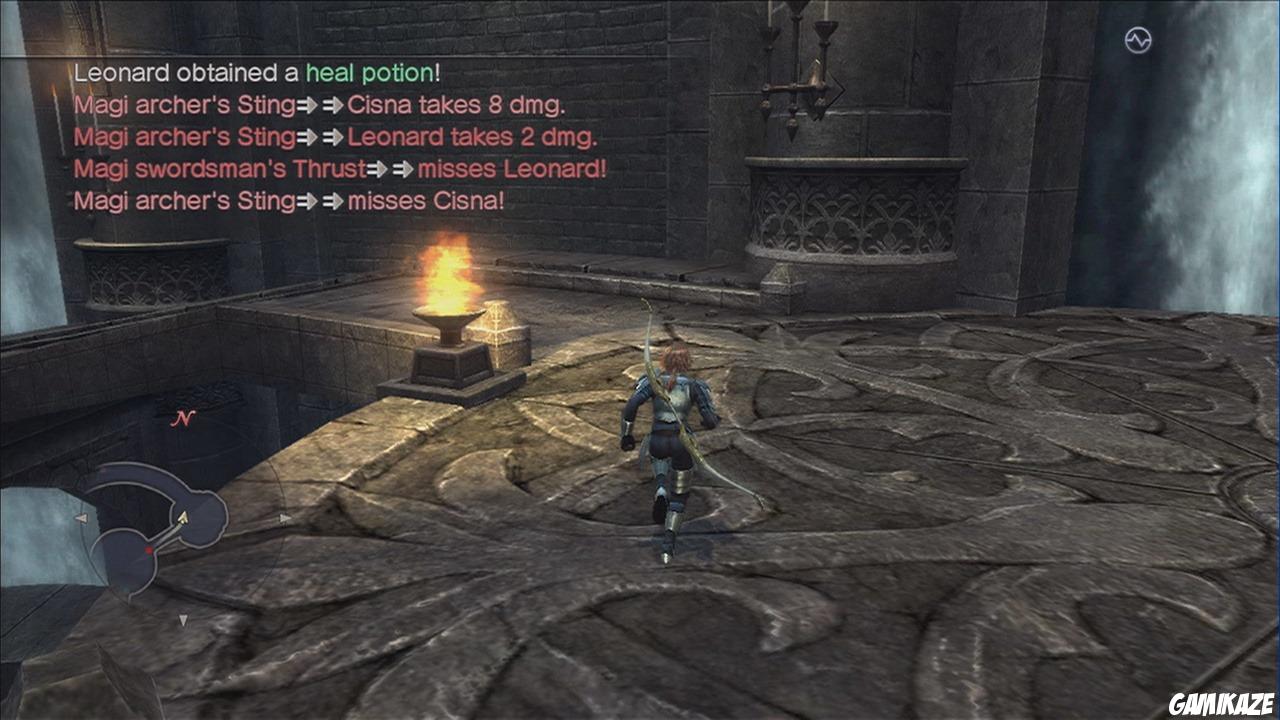Click the player arrow marker on minimap
Viewport: 1280px width, 720px height.
(183, 518)
